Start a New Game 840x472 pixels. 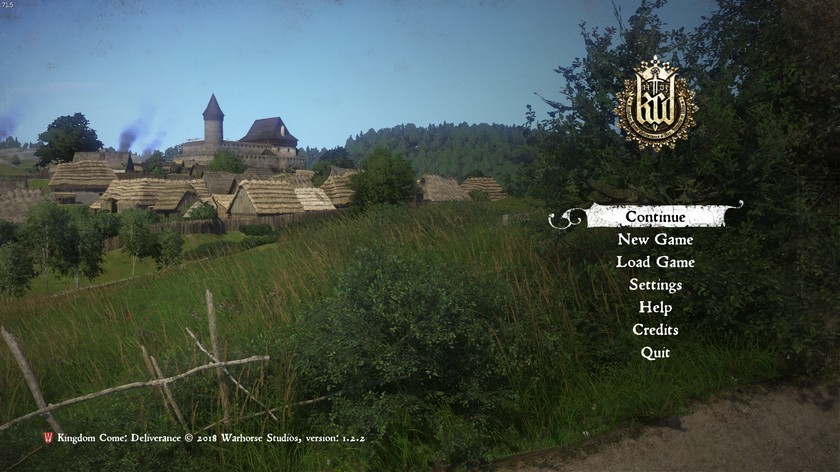click(655, 240)
